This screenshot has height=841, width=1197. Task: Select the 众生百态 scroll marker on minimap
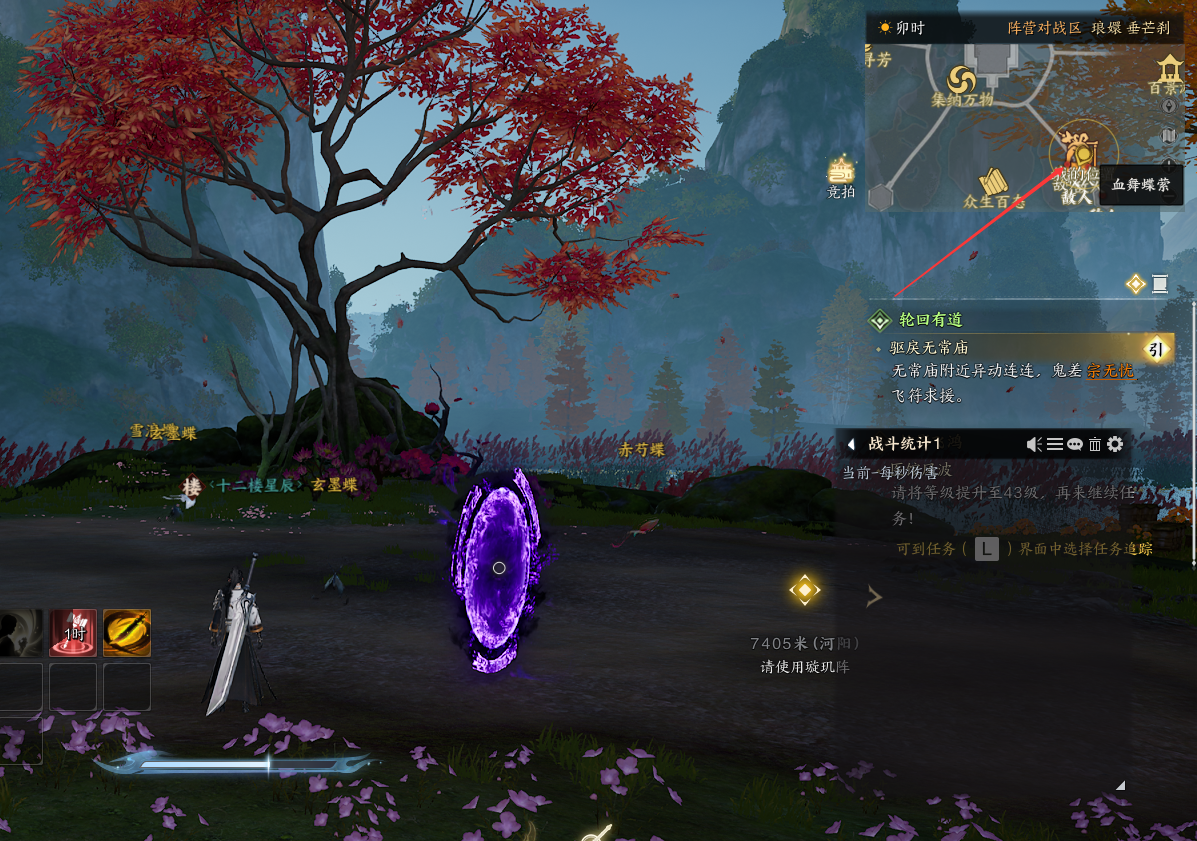point(992,182)
